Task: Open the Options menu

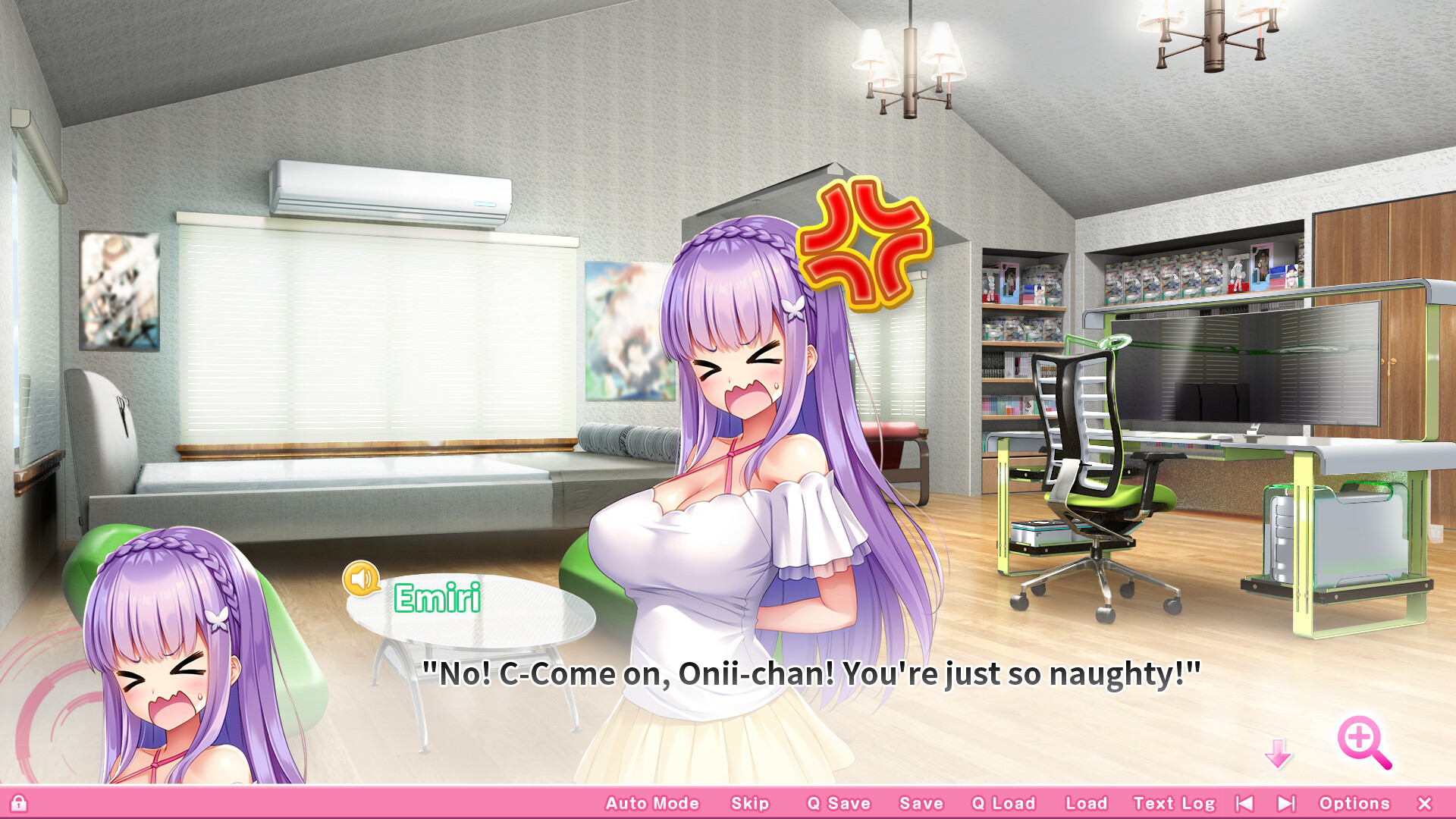Action: (x=1354, y=802)
